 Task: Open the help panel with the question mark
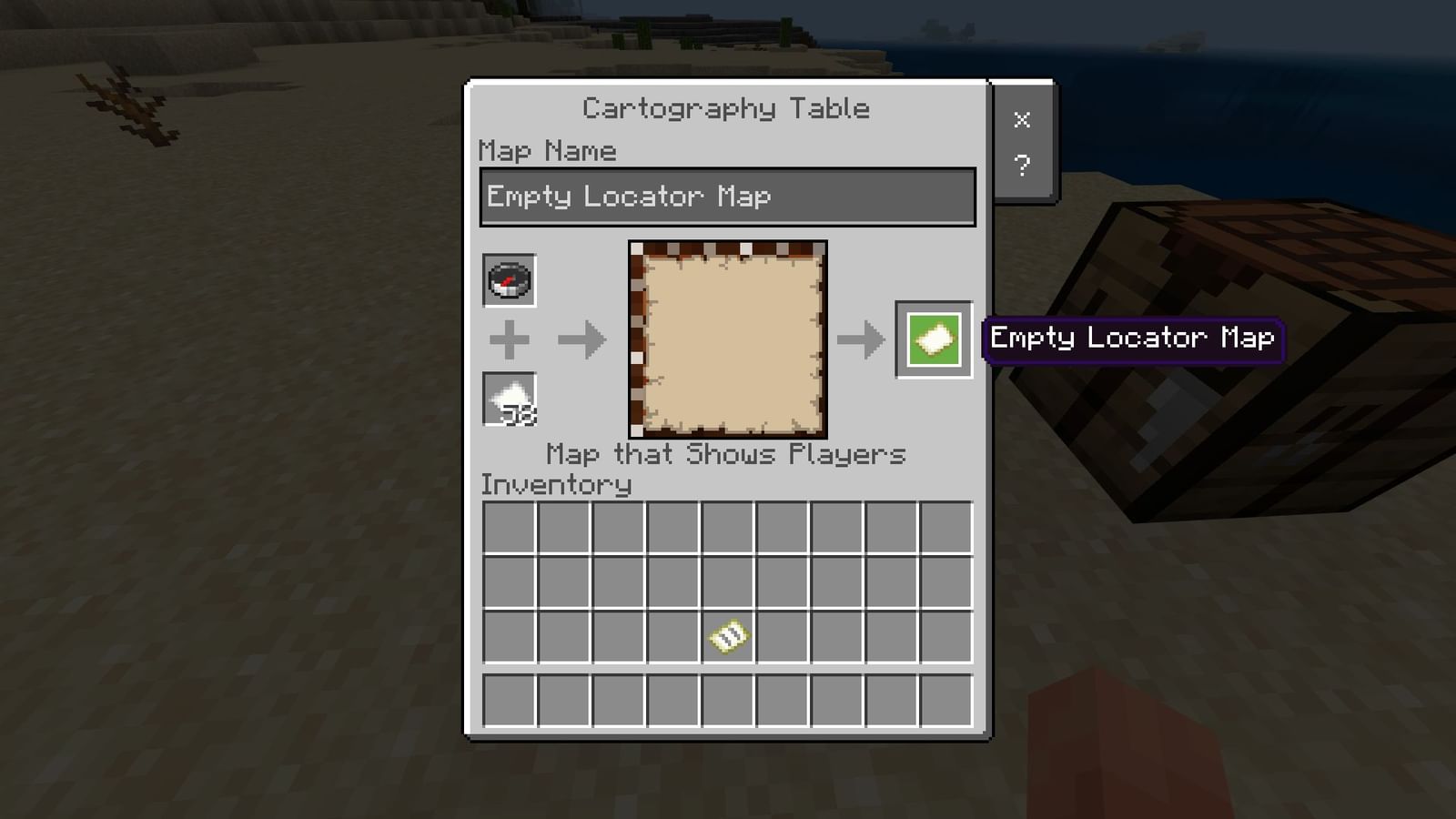pyautogui.click(x=1023, y=165)
